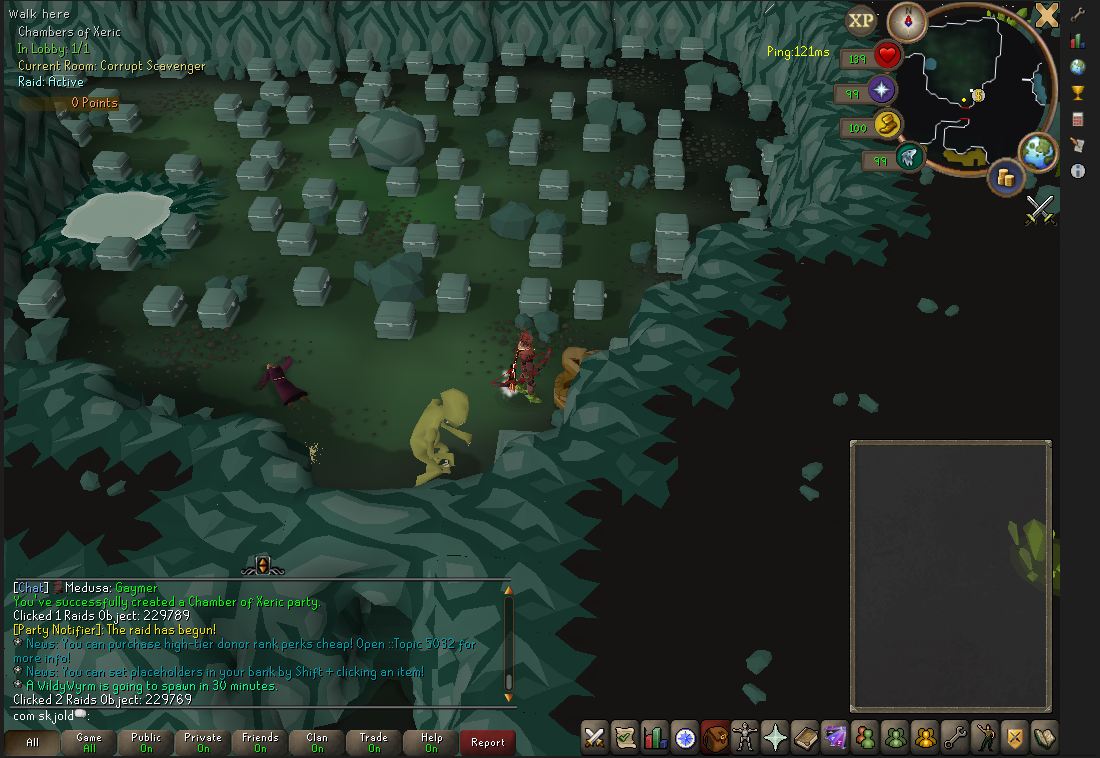Click the compass to face north
1100x758 pixels.
pyautogui.click(x=908, y=21)
